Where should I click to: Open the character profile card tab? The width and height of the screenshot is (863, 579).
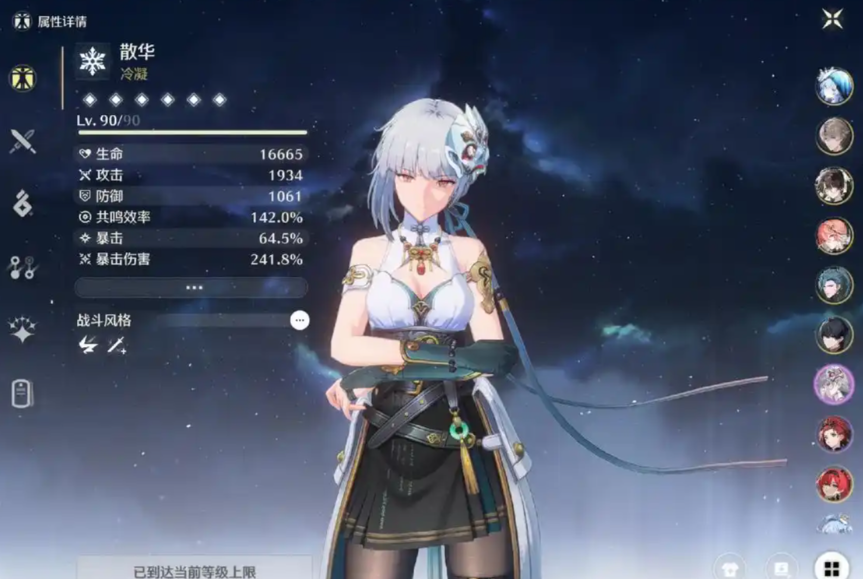click(x=22, y=393)
